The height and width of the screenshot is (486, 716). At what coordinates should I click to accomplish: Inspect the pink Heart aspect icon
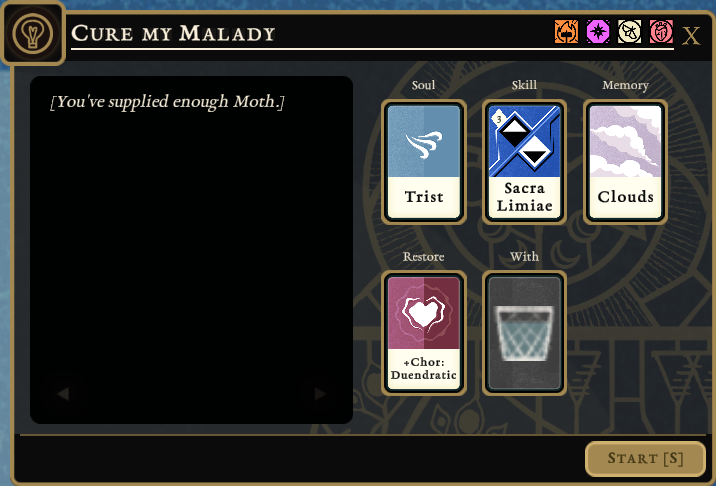(x=661, y=33)
